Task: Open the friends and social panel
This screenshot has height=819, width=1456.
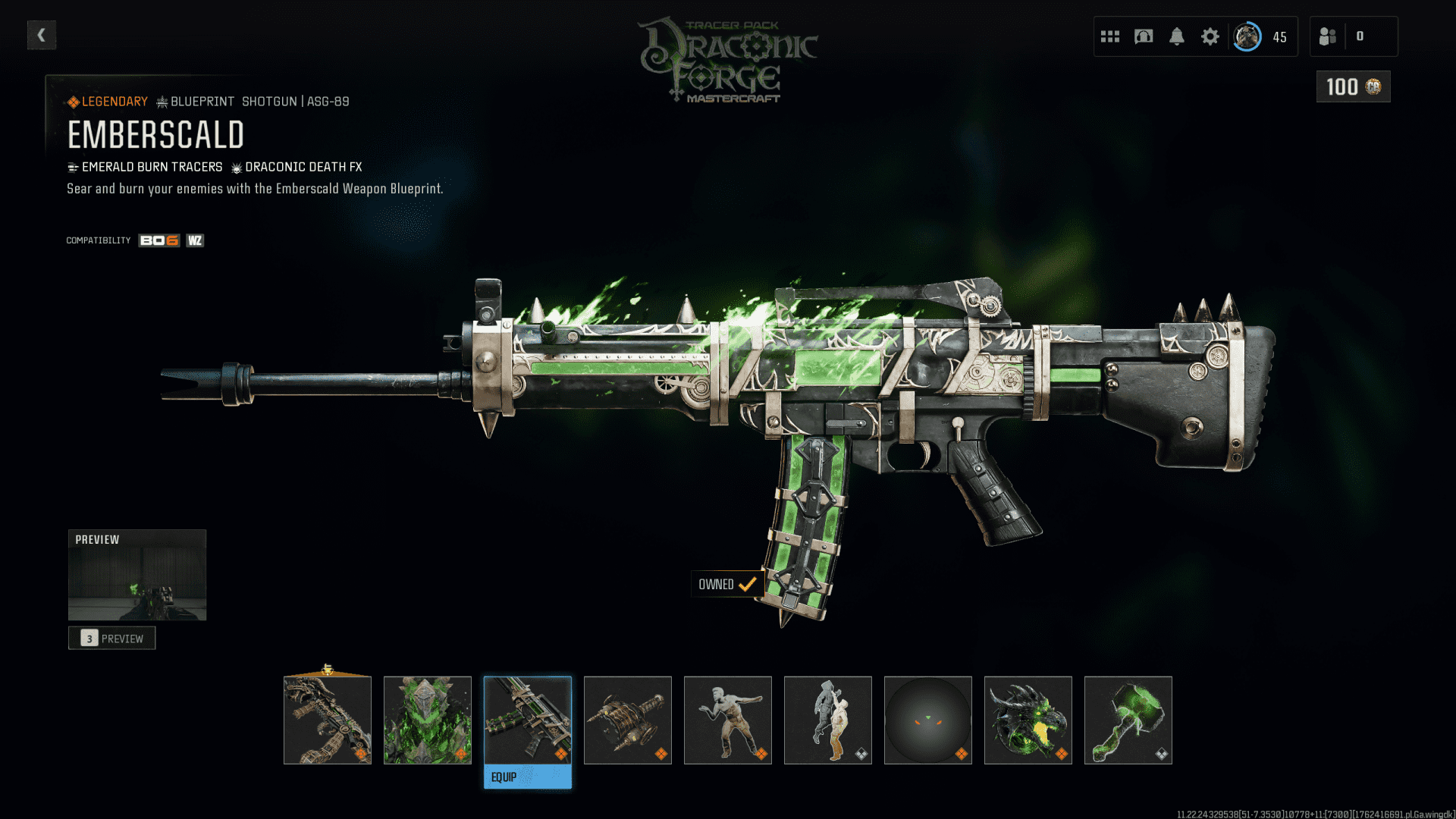Action: click(x=1328, y=36)
